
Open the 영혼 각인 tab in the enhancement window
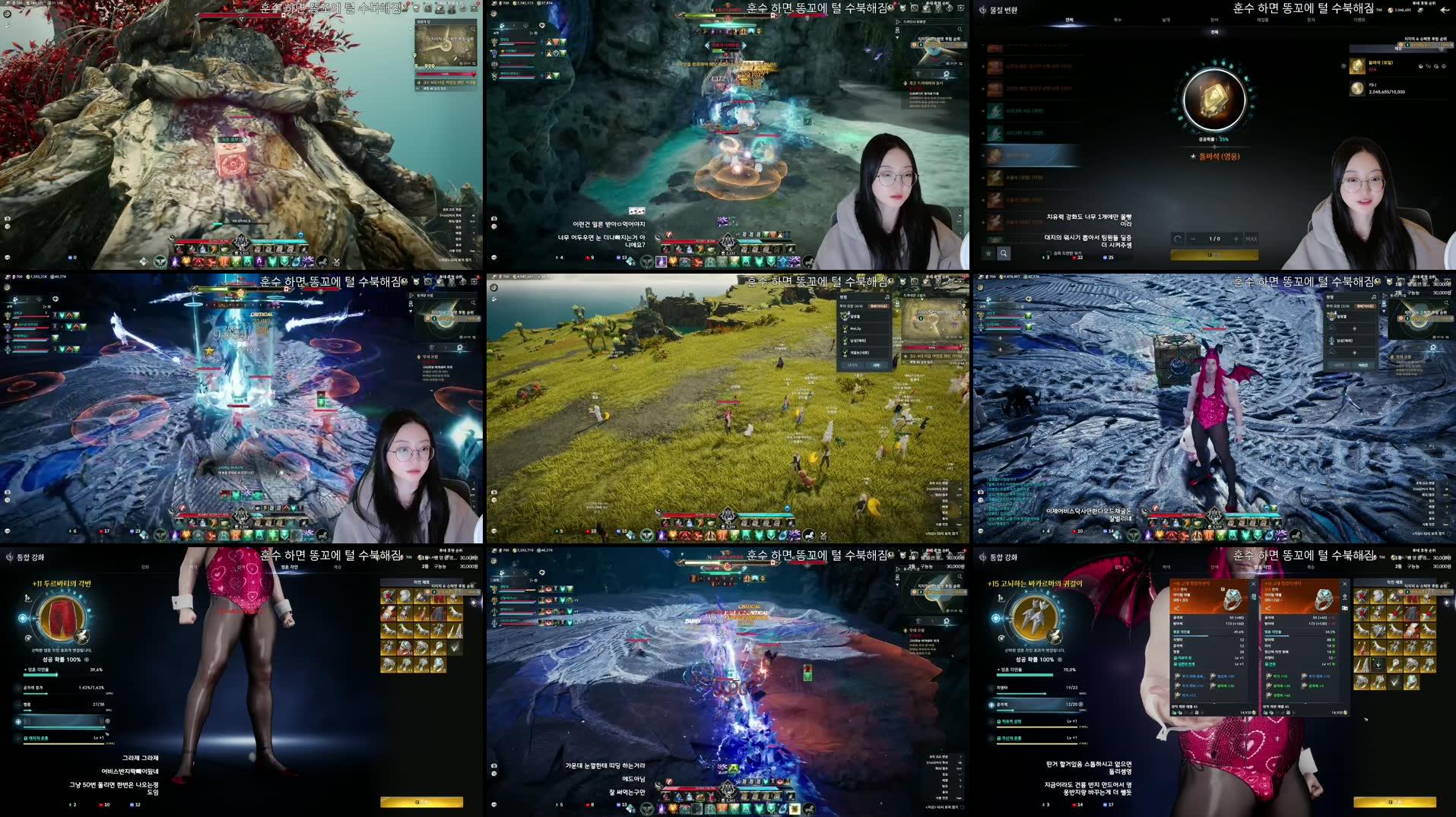tap(290, 566)
